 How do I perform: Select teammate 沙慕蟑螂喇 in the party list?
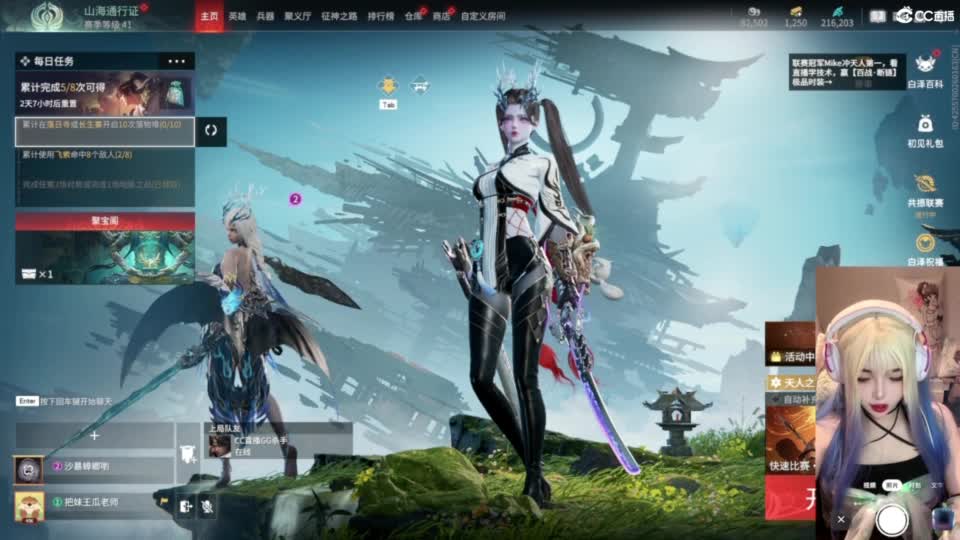coord(94,467)
